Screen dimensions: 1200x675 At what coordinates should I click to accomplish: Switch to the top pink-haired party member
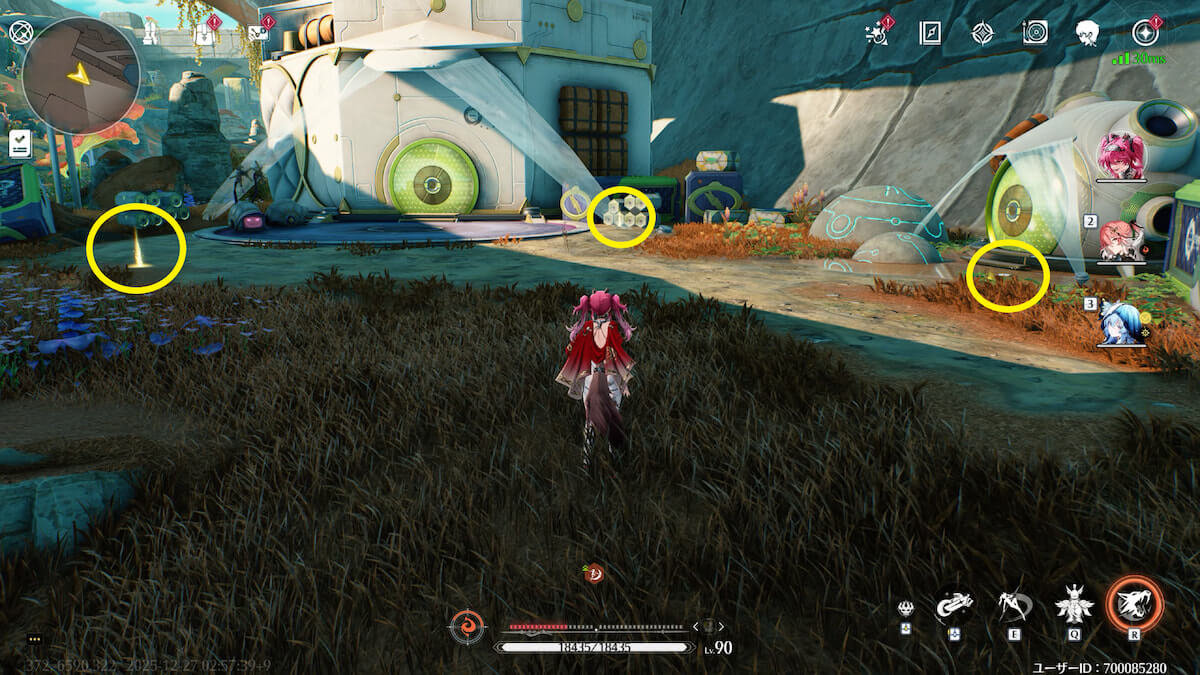pos(1121,156)
